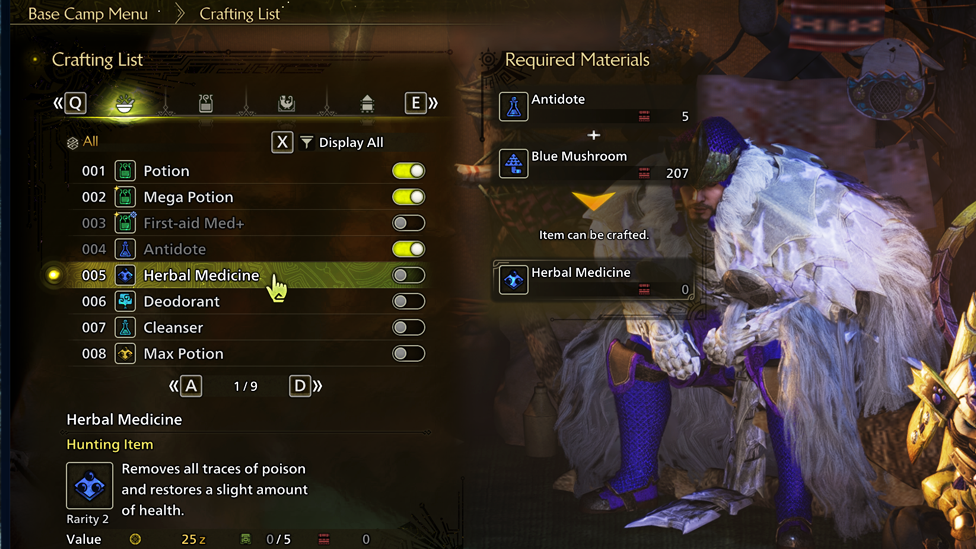
Task: Enable the Herbal Medicine toggle
Action: click(x=408, y=275)
